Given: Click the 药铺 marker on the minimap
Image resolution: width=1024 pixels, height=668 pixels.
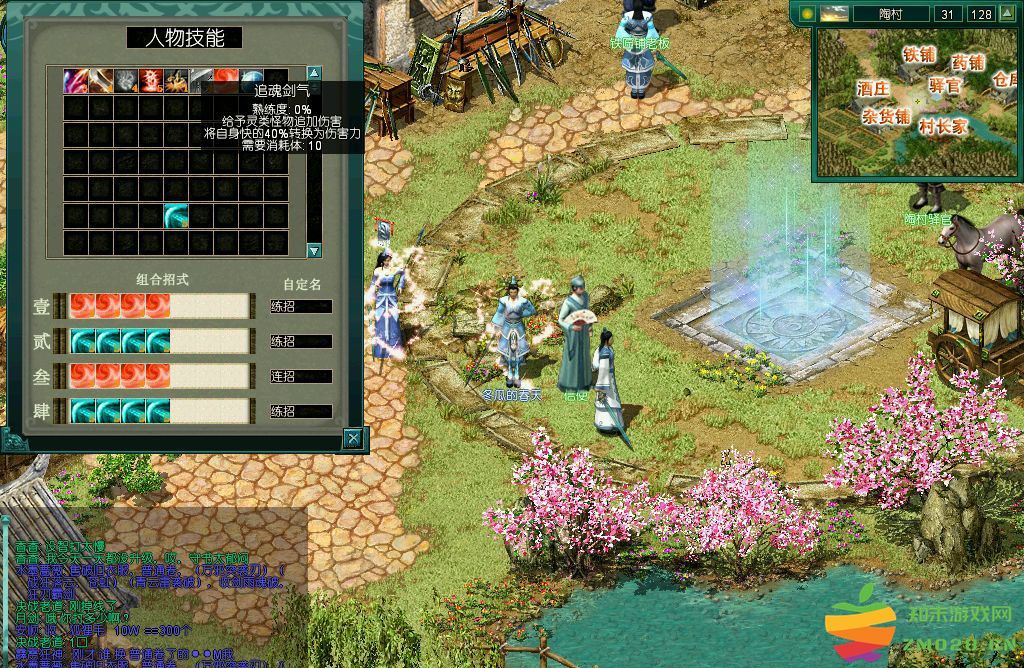Looking at the screenshot, I should 968,62.
